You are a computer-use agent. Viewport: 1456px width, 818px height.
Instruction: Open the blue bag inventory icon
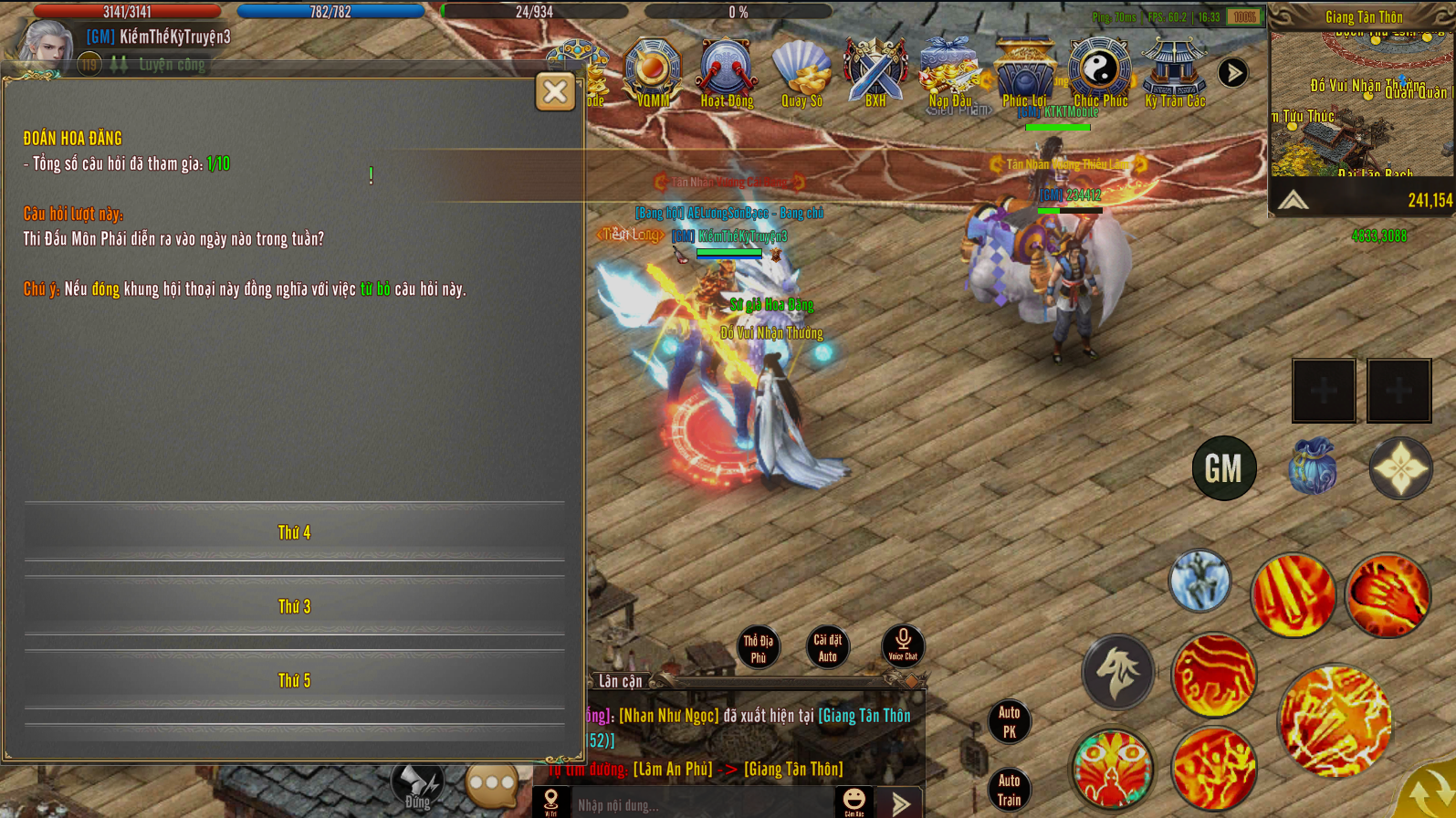(1312, 467)
